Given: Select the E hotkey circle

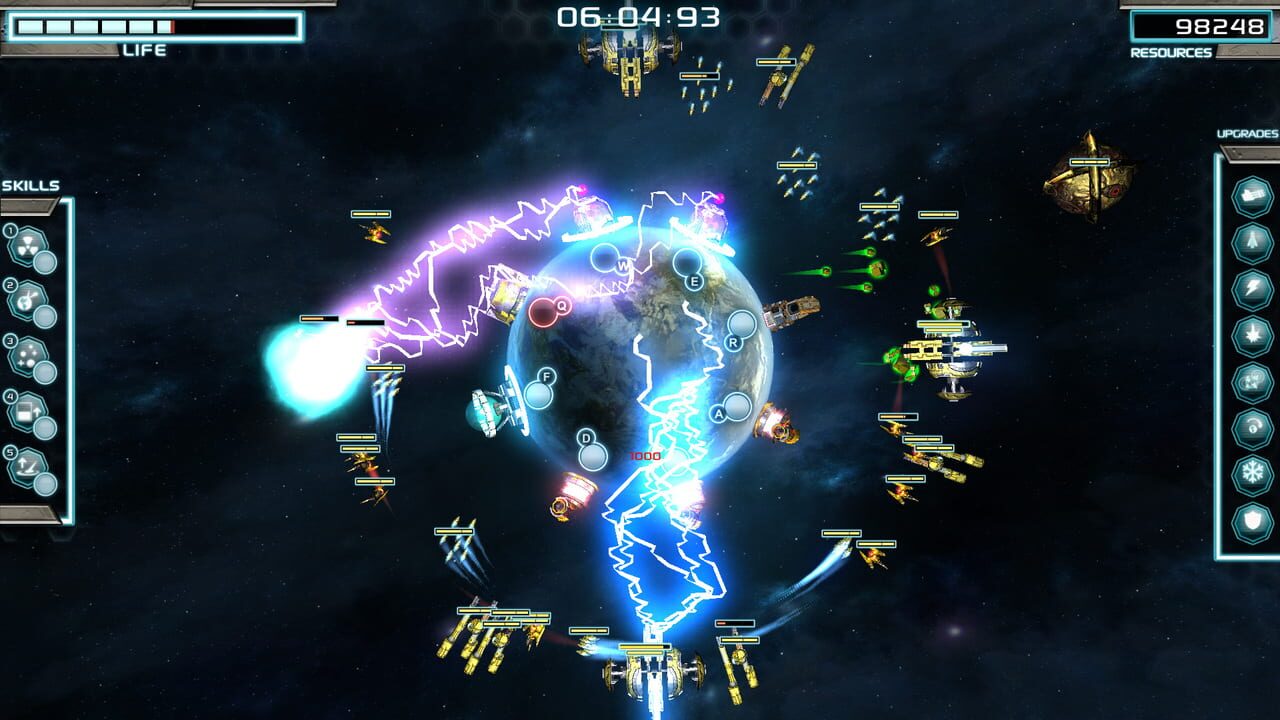Looking at the screenshot, I should pos(688,266).
